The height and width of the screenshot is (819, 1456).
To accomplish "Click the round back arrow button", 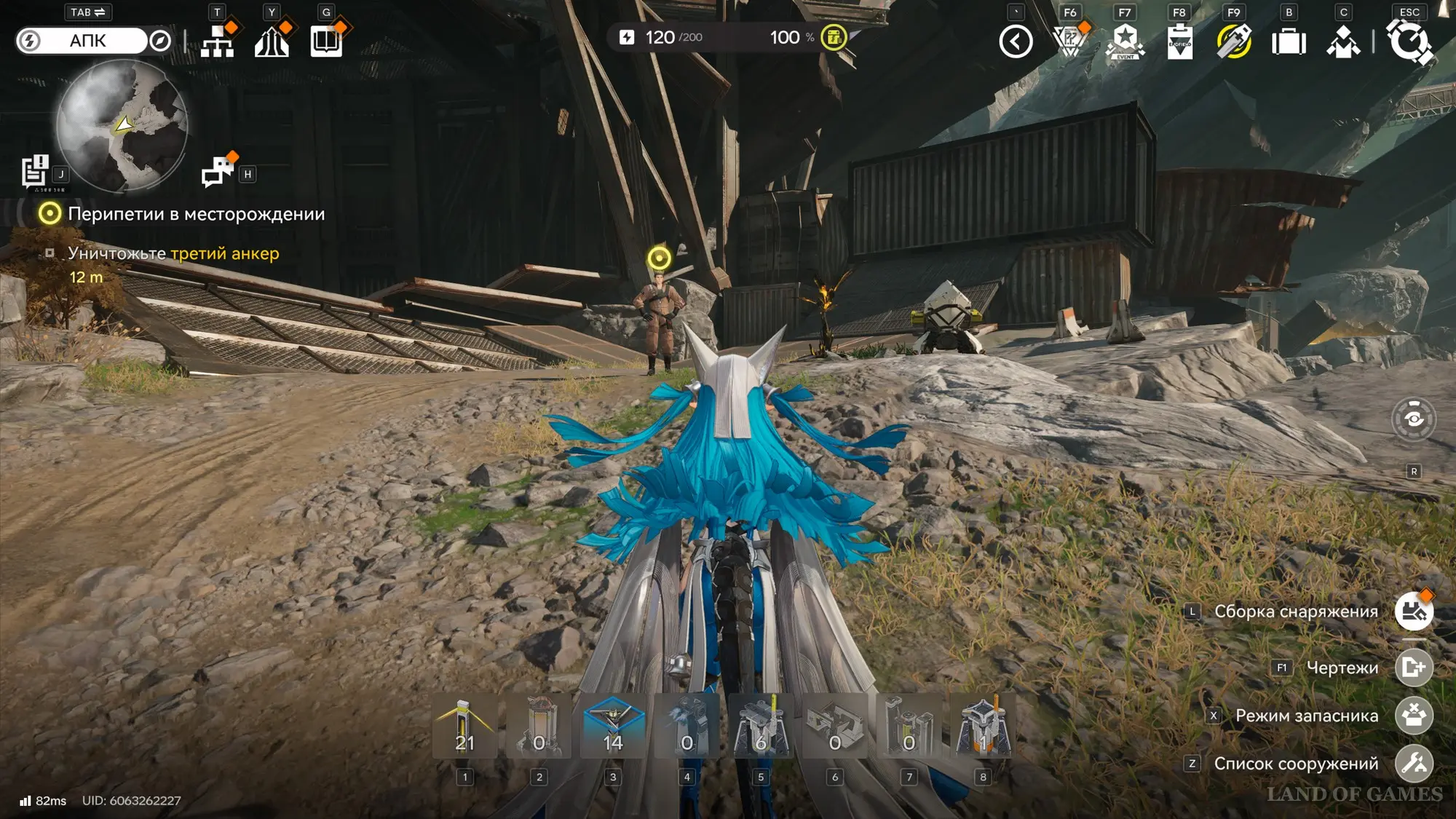I will (x=1016, y=41).
